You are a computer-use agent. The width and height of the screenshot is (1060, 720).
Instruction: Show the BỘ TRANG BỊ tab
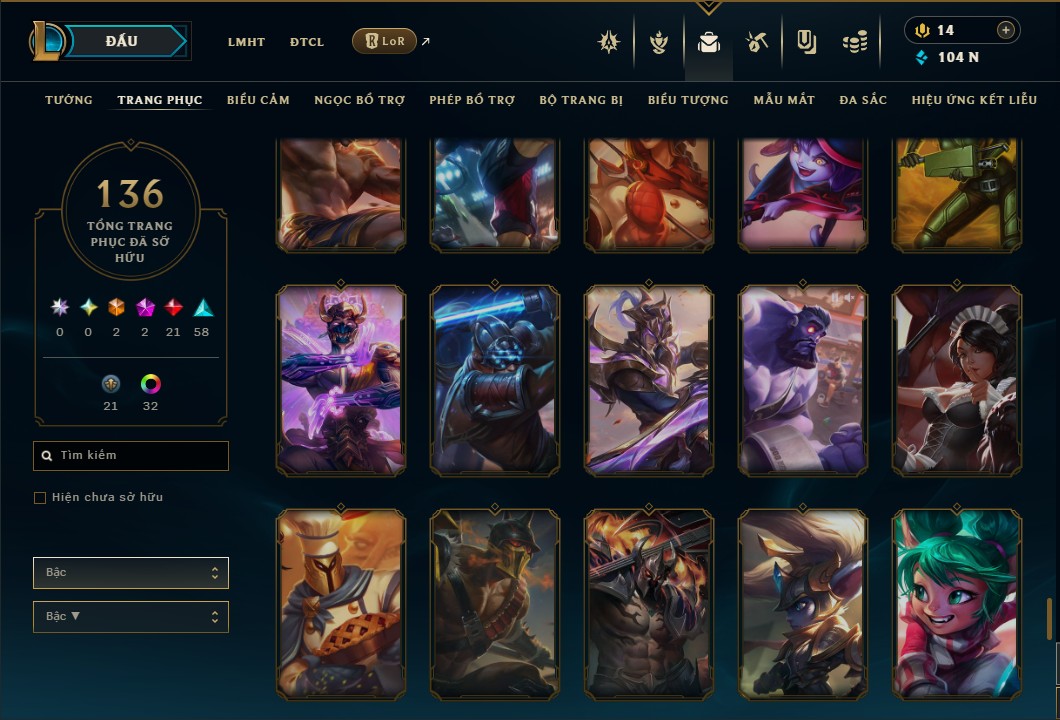pyautogui.click(x=581, y=100)
